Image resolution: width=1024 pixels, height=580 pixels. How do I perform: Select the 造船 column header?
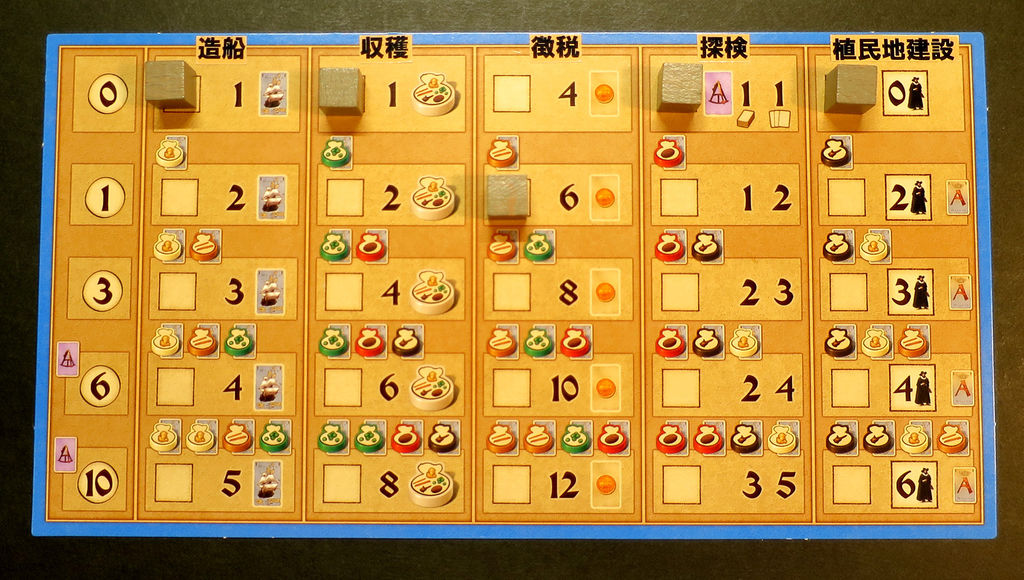[222, 45]
